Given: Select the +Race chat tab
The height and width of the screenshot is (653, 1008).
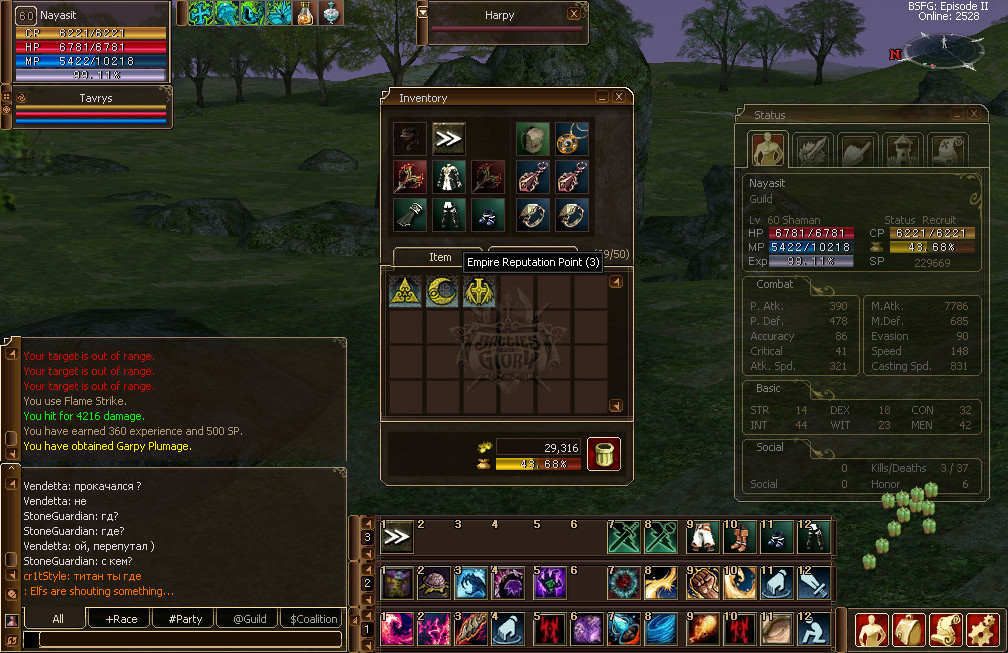Looking at the screenshot, I should pyautogui.click(x=120, y=619).
